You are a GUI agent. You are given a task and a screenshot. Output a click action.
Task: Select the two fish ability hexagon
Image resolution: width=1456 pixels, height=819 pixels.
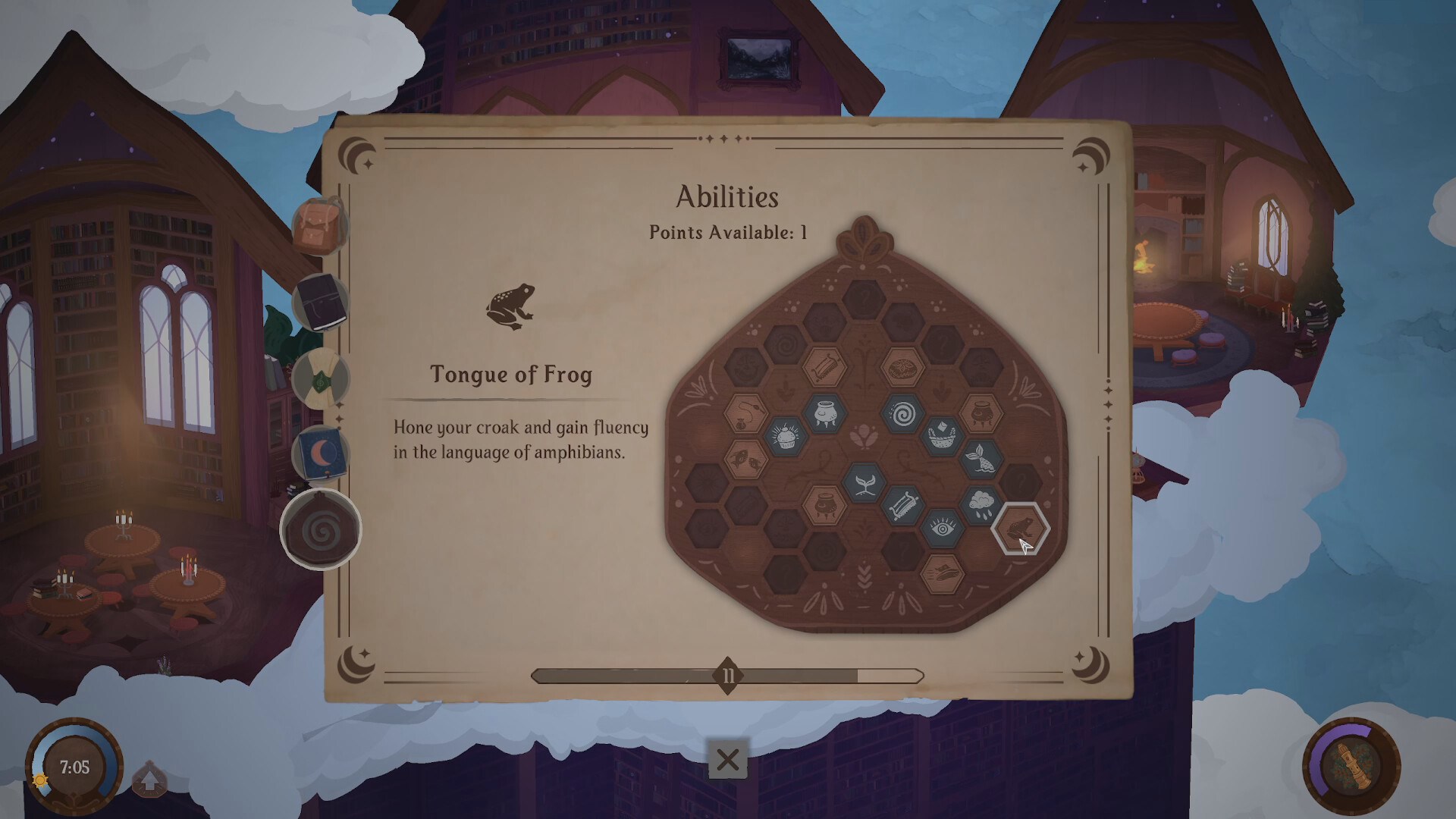tap(746, 458)
